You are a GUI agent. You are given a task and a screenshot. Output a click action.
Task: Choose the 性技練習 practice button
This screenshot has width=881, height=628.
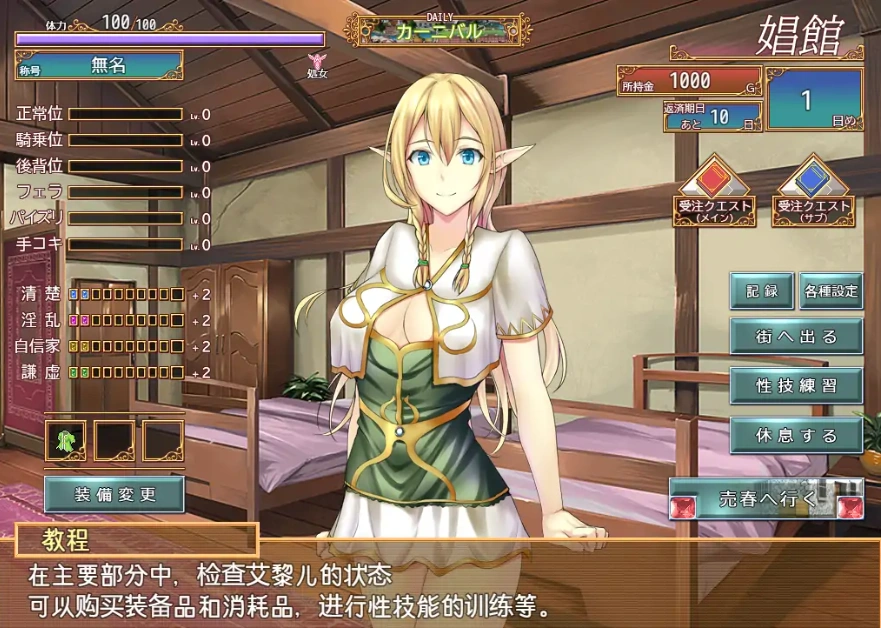796,385
